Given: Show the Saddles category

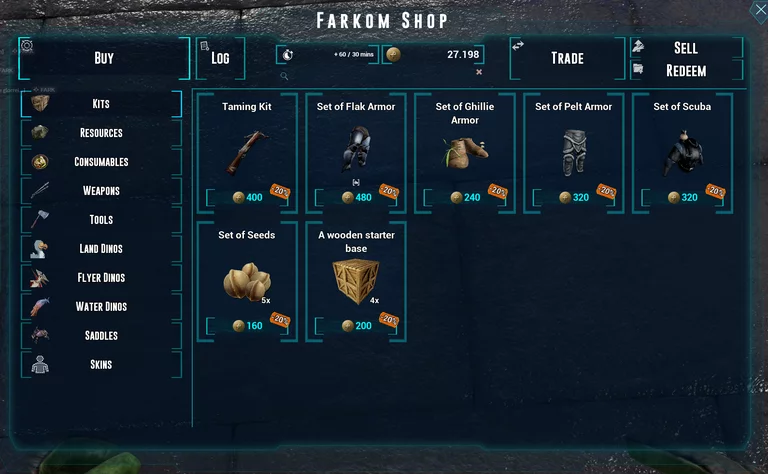Looking at the screenshot, I should pos(101,336).
